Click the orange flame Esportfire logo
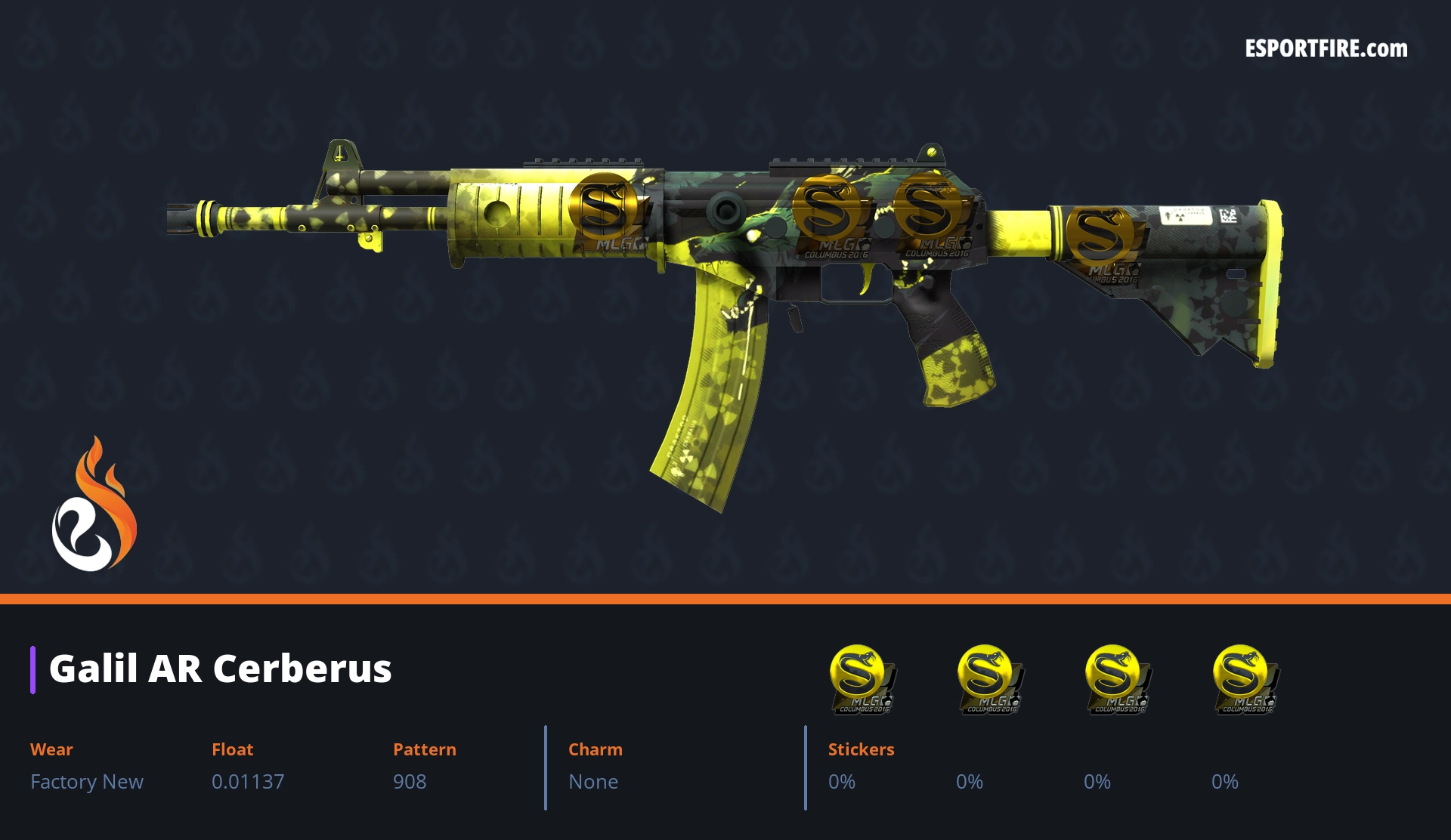Image resolution: width=1451 pixels, height=840 pixels. pos(94,505)
